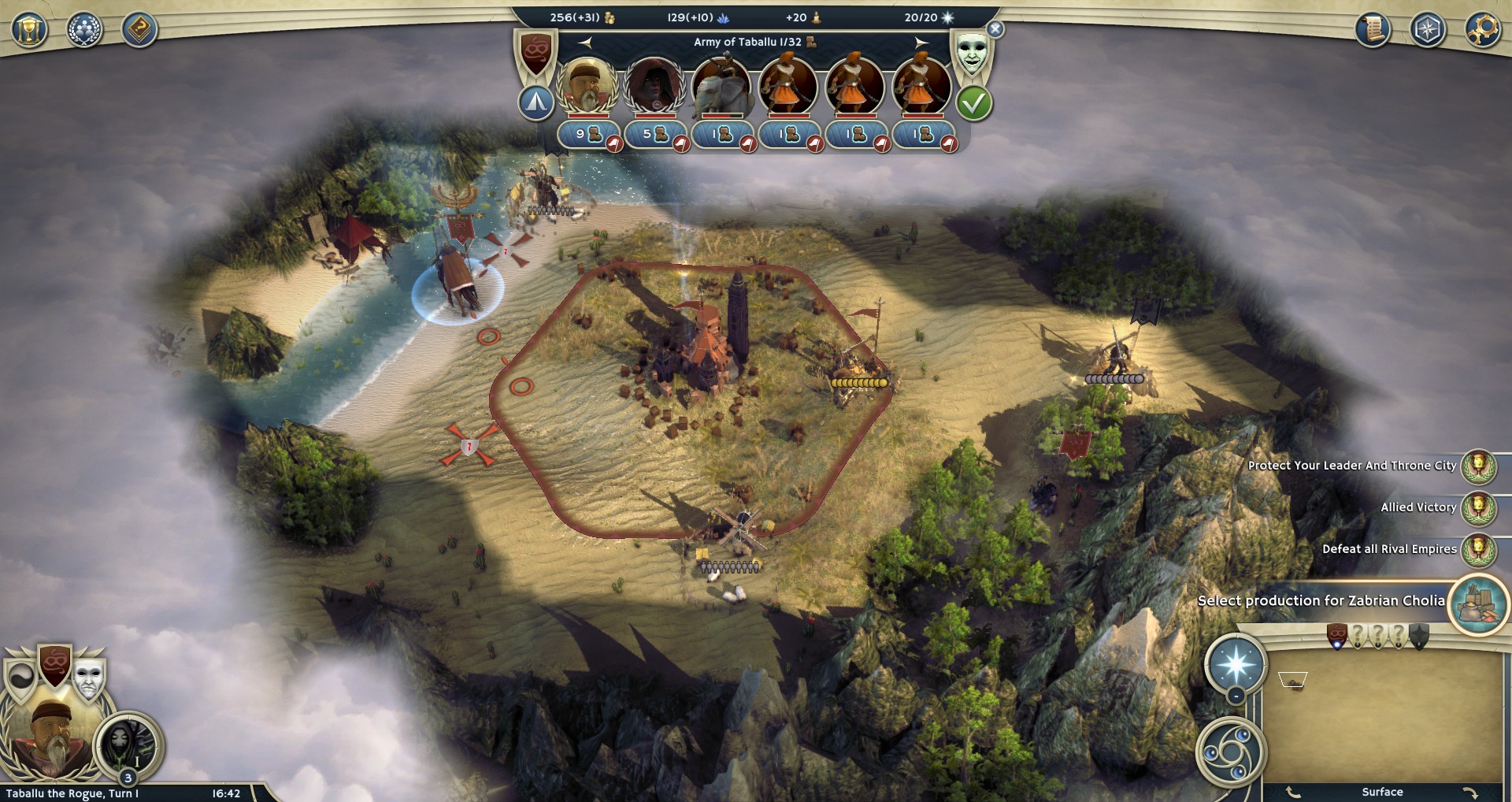Open the trophy victory overview
The image size is (1512, 802).
29,30
